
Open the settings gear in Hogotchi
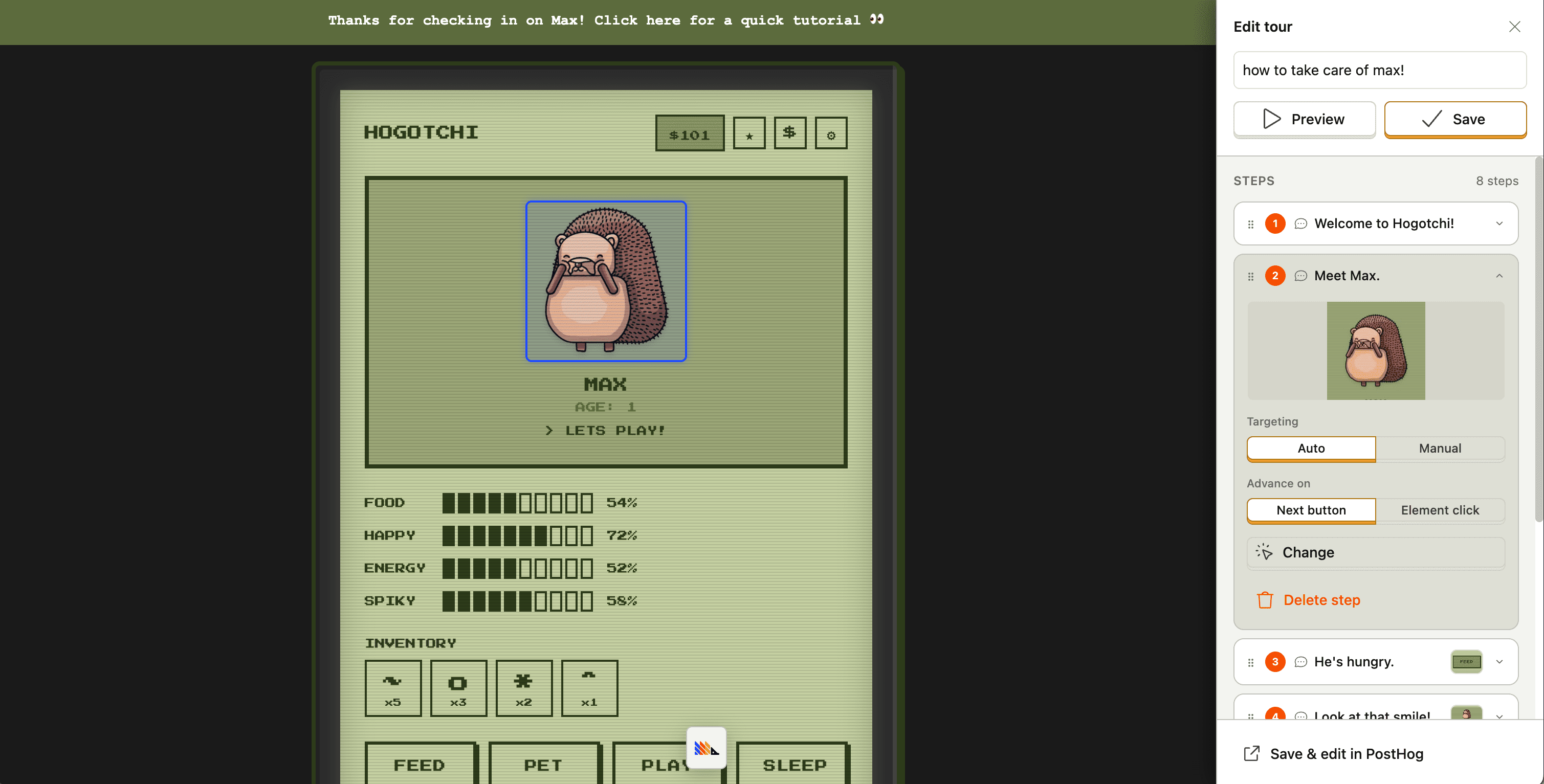(831, 132)
